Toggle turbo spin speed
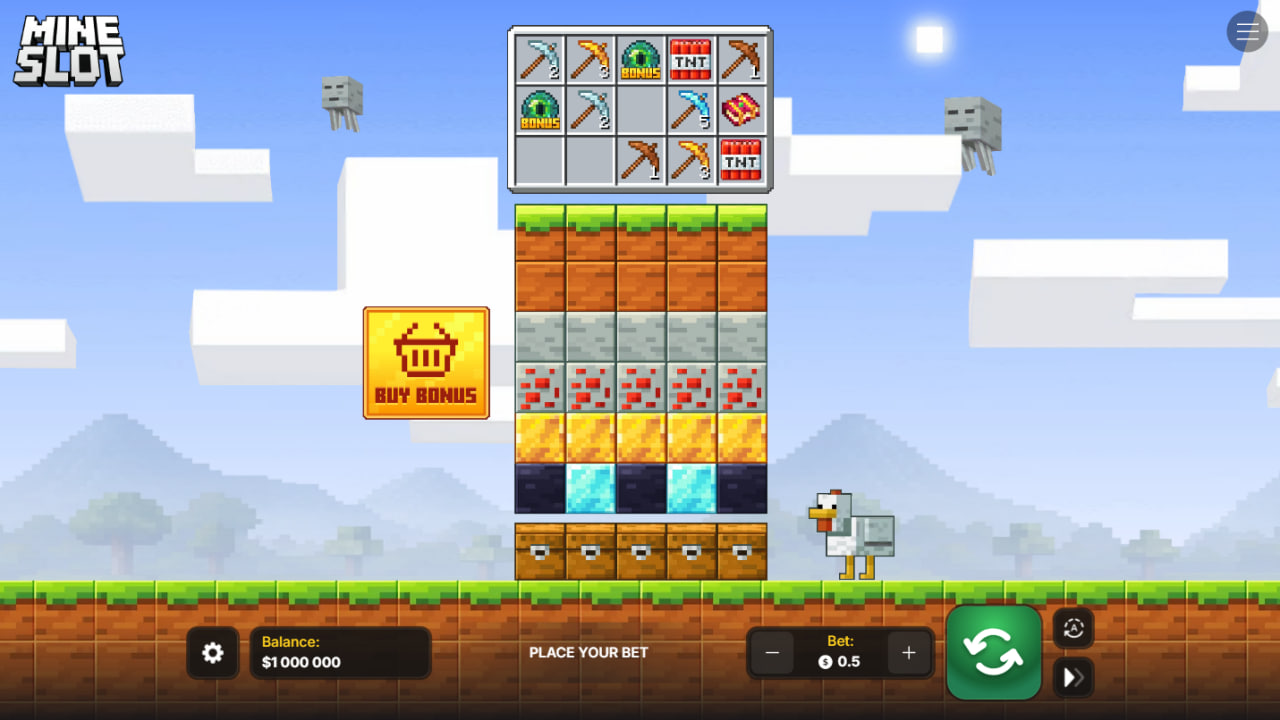 [x=1073, y=678]
